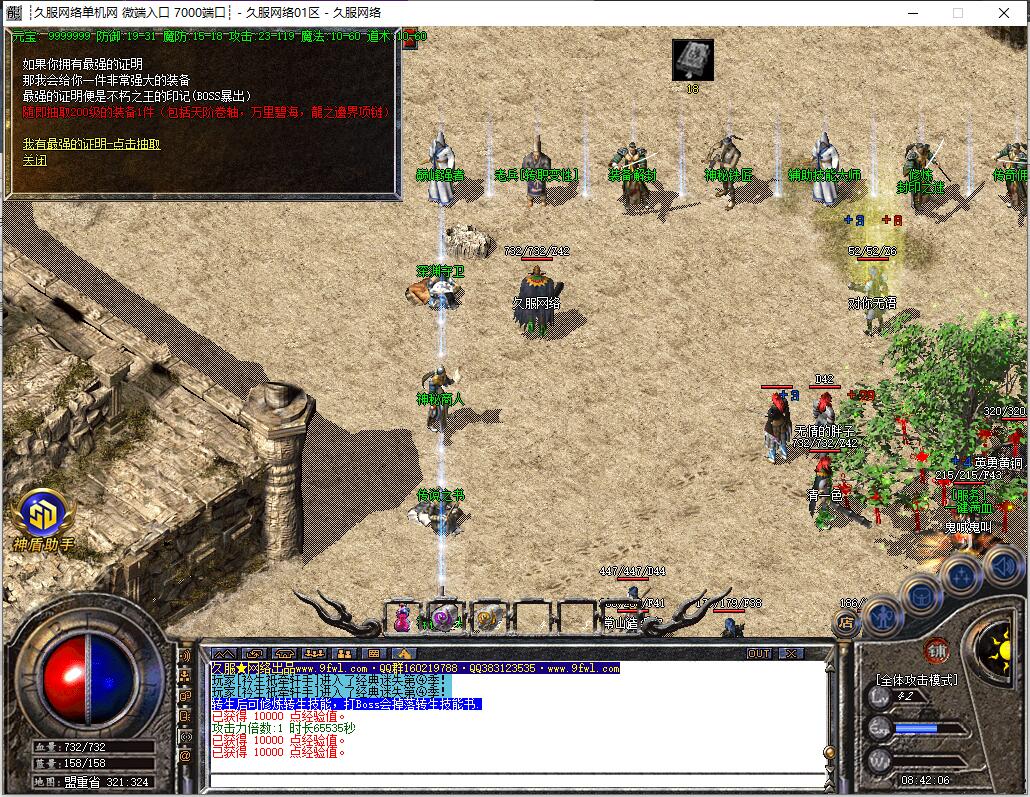
Task: Select the pink potion hotbar slot
Action: point(401,619)
